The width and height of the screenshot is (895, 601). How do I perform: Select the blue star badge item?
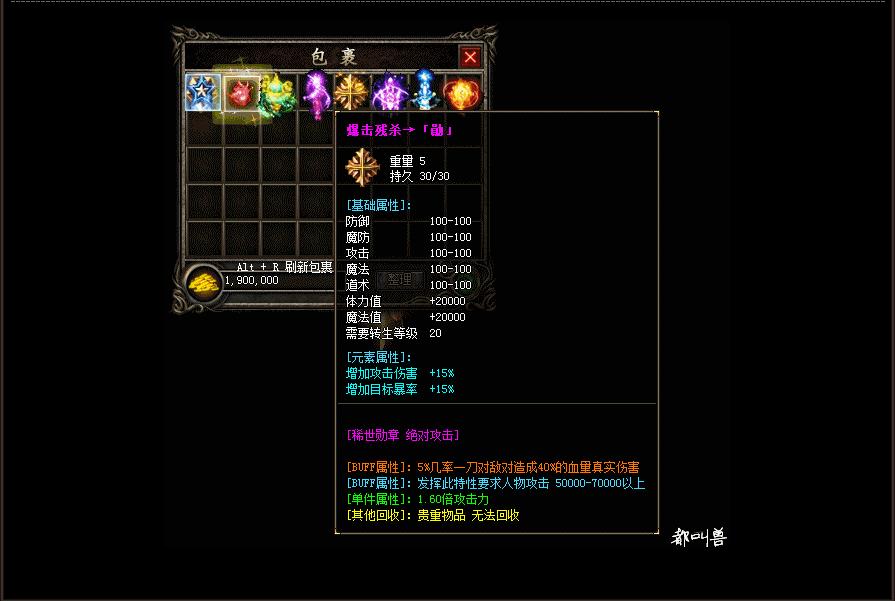tap(203, 93)
